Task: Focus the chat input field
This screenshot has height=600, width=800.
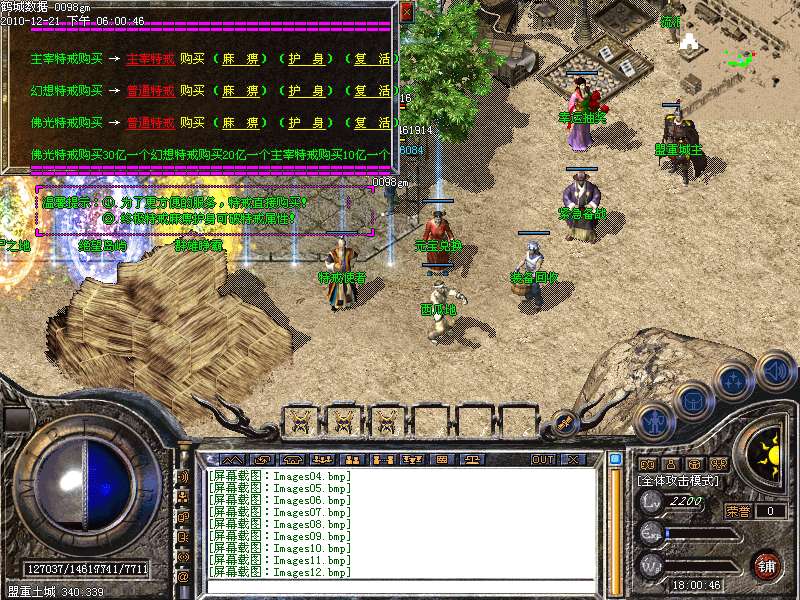Action: coord(400,585)
